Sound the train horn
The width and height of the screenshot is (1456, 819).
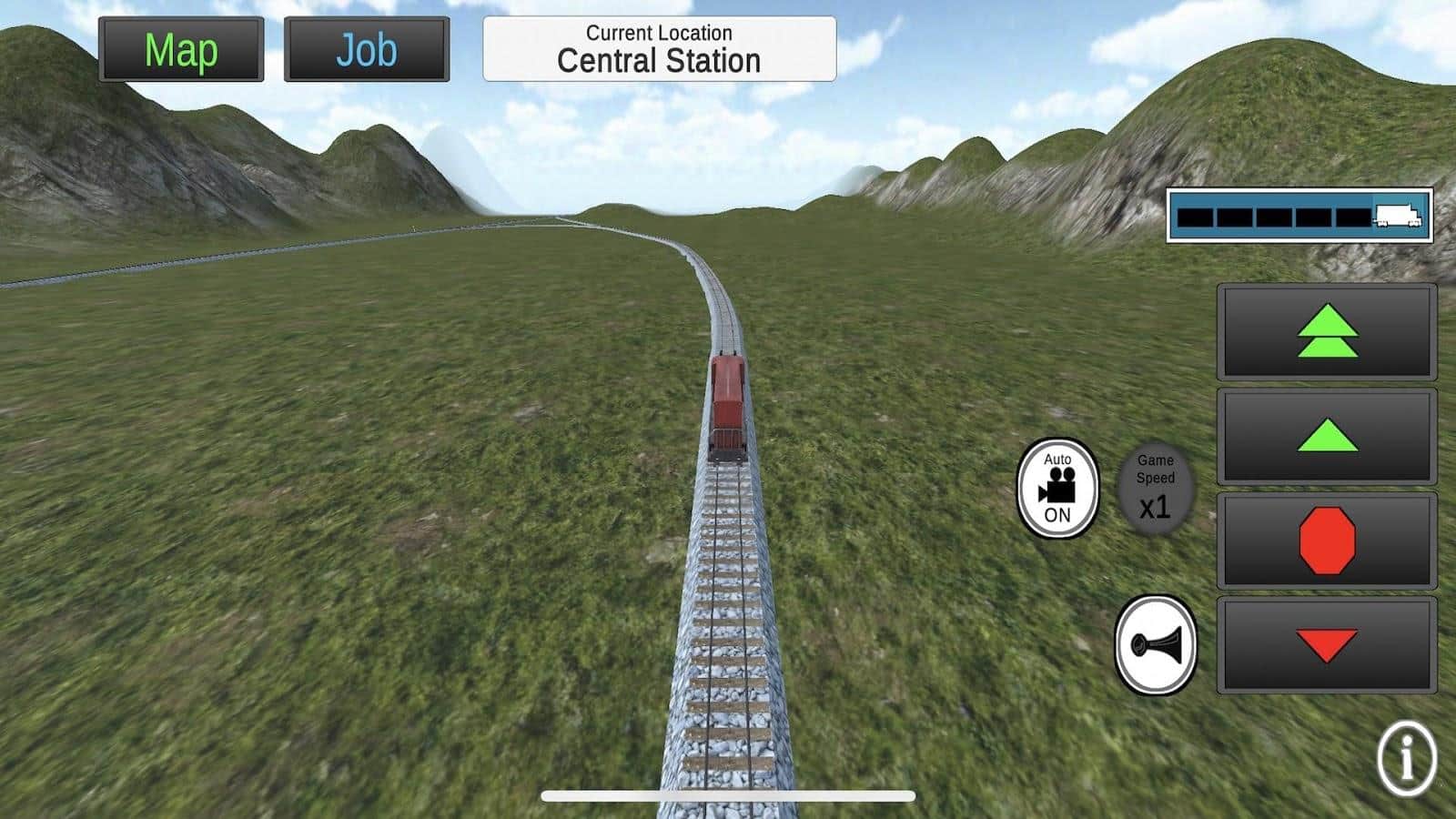point(1156,645)
